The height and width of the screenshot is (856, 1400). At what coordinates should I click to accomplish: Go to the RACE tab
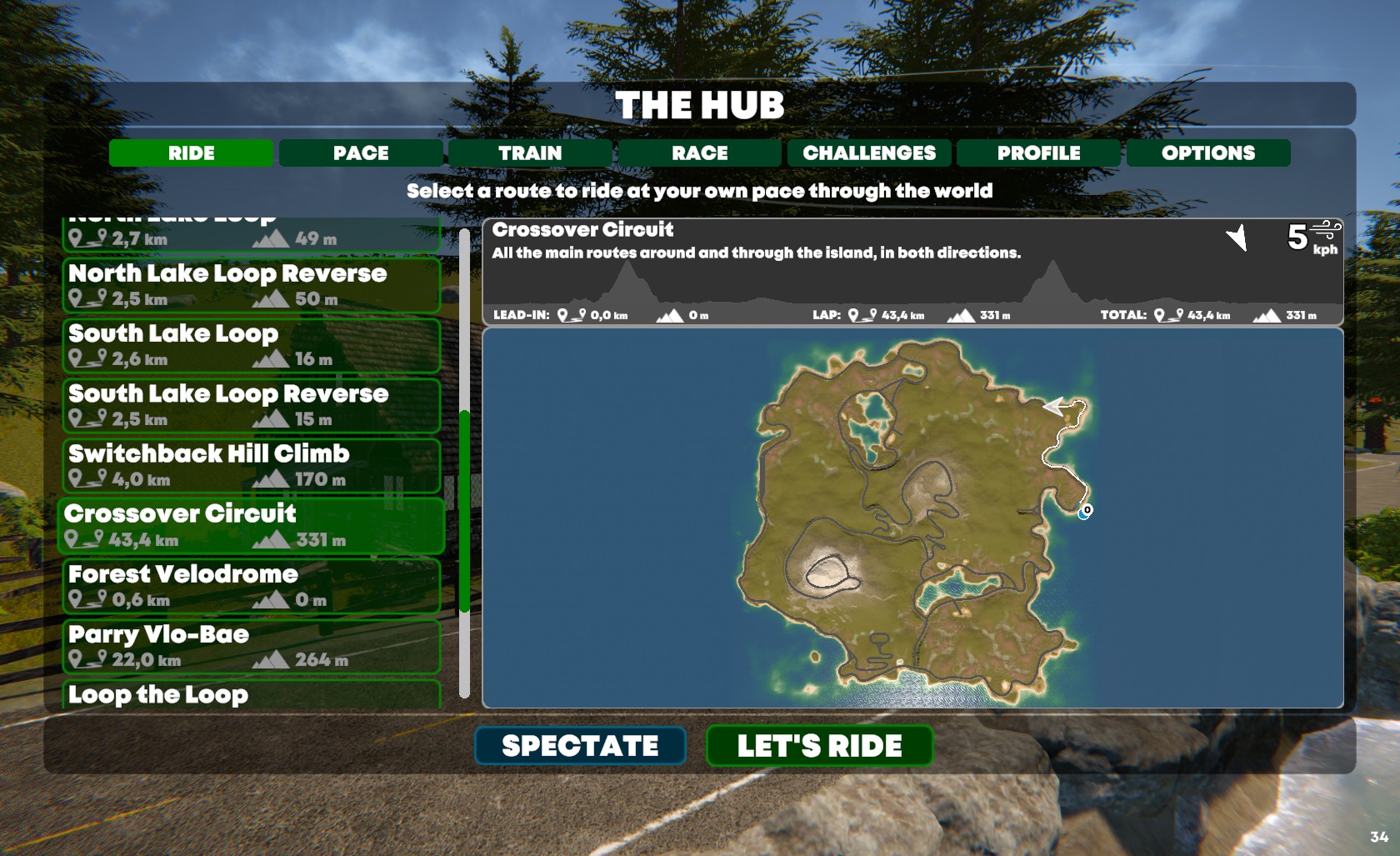[700, 153]
